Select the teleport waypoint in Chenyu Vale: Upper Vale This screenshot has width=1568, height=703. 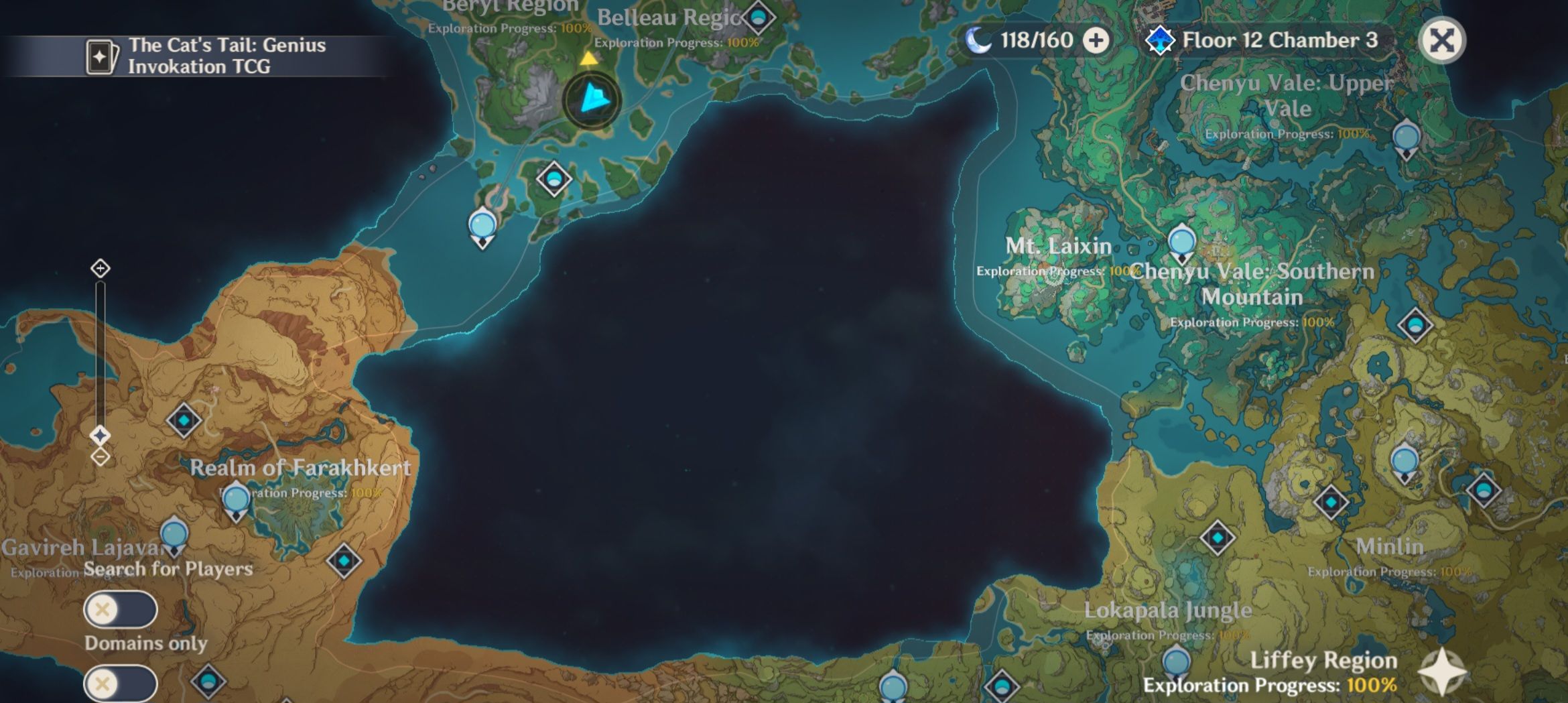[x=1407, y=139]
